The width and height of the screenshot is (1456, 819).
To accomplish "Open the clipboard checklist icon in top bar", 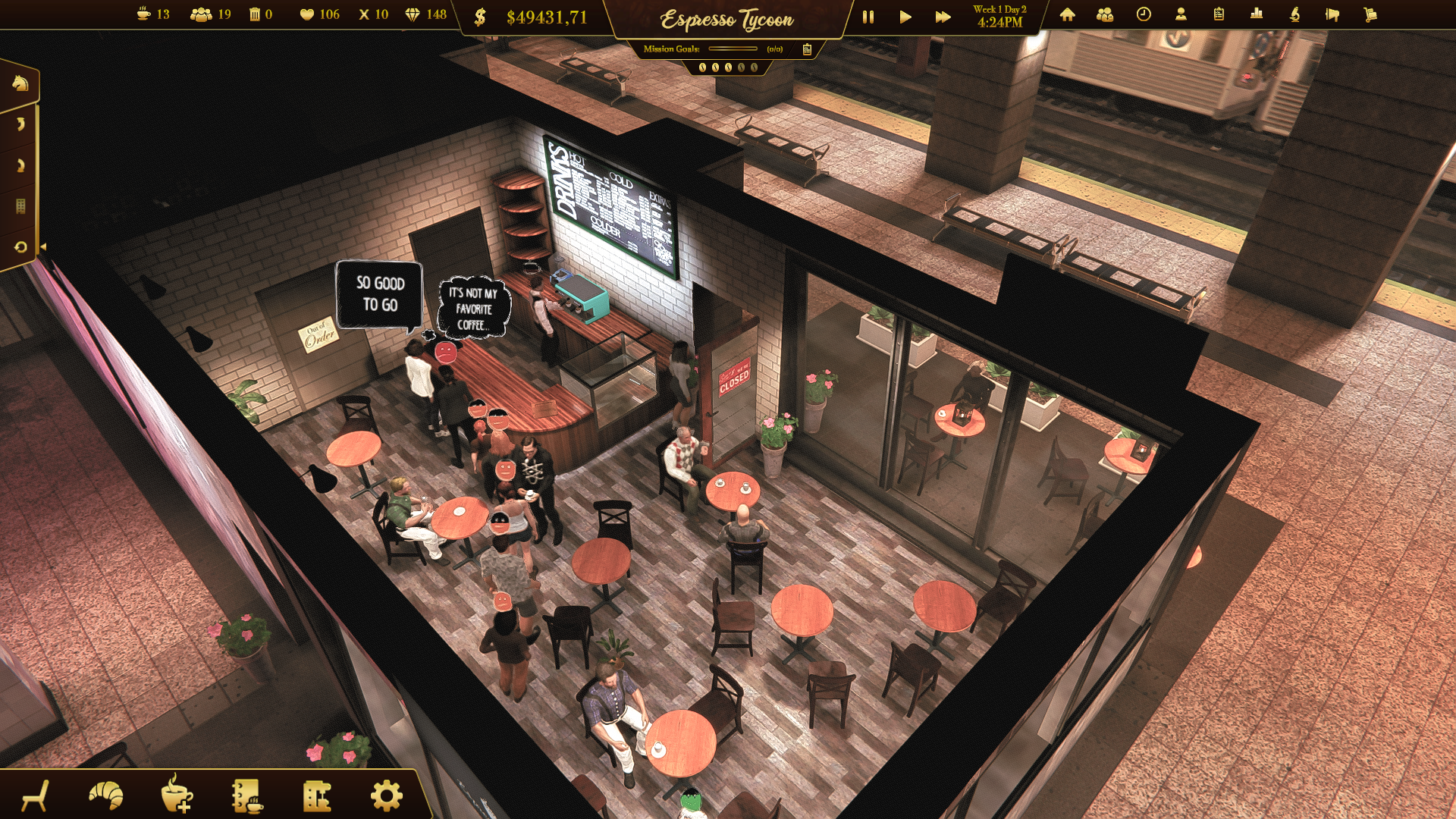I will 1219,14.
